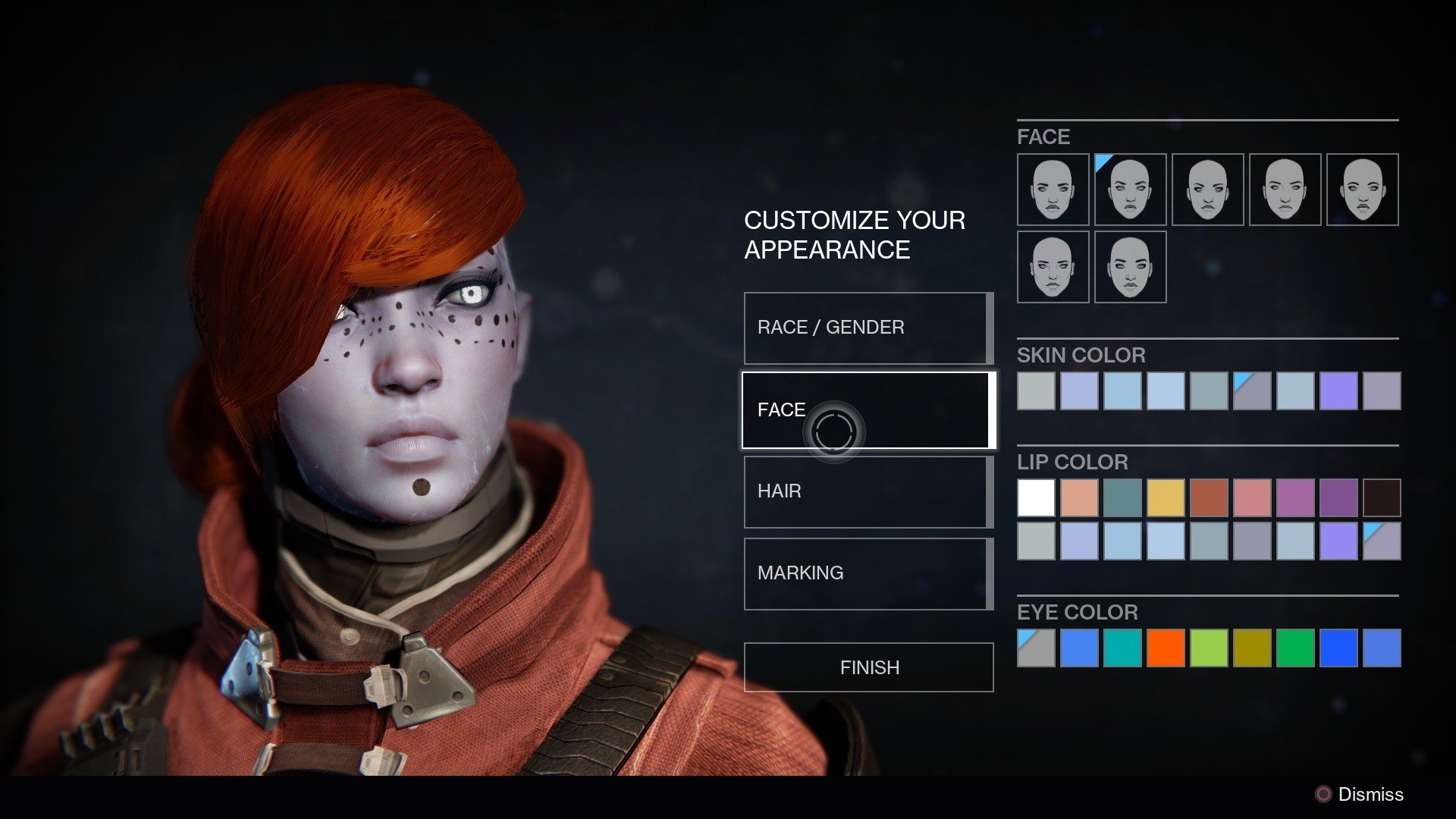Open the Race / Gender menu
1456x819 pixels.
point(868,328)
